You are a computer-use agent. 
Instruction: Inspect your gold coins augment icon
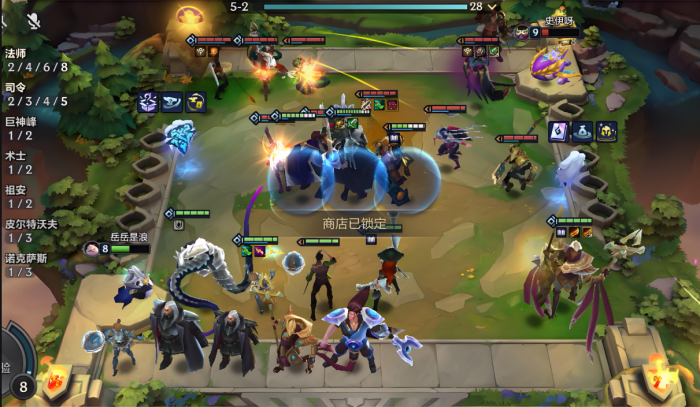point(195,101)
